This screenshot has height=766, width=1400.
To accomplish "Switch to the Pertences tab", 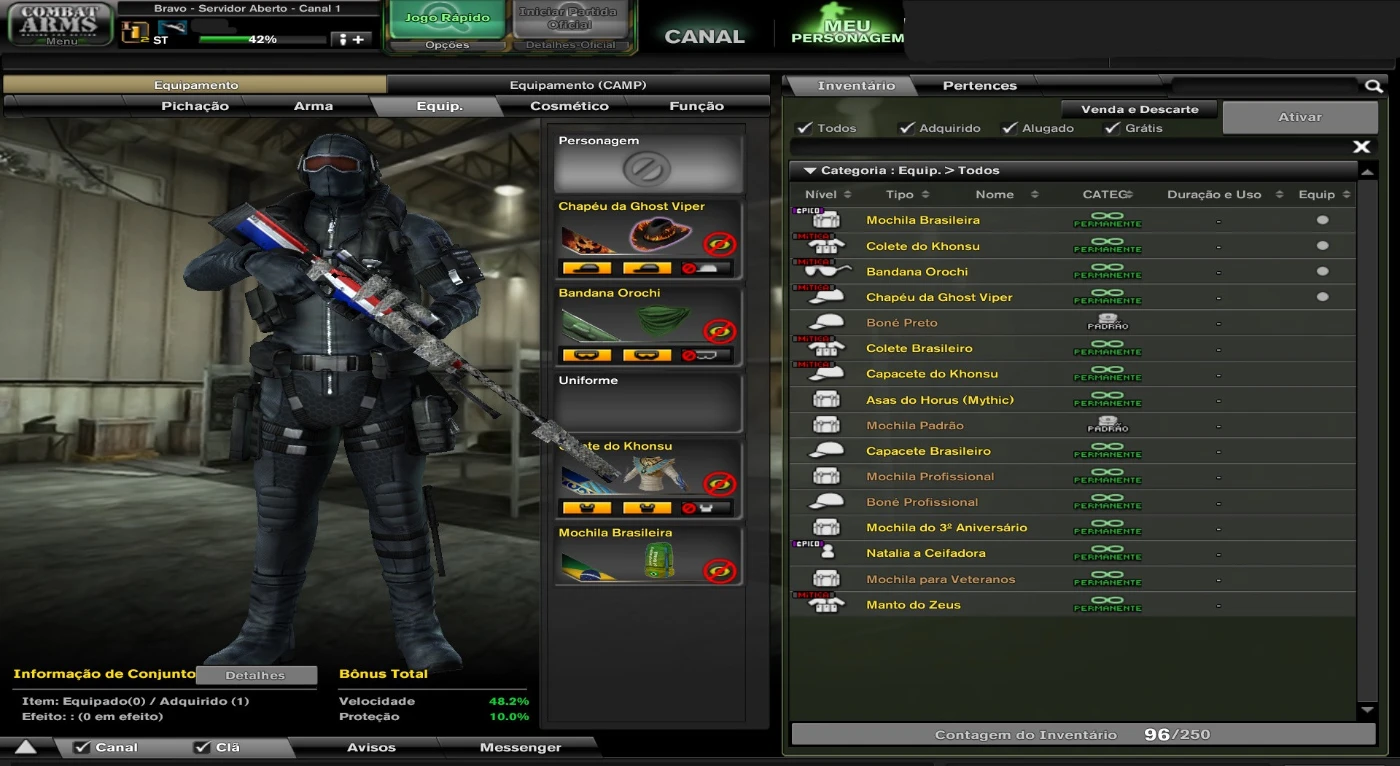I will click(978, 85).
